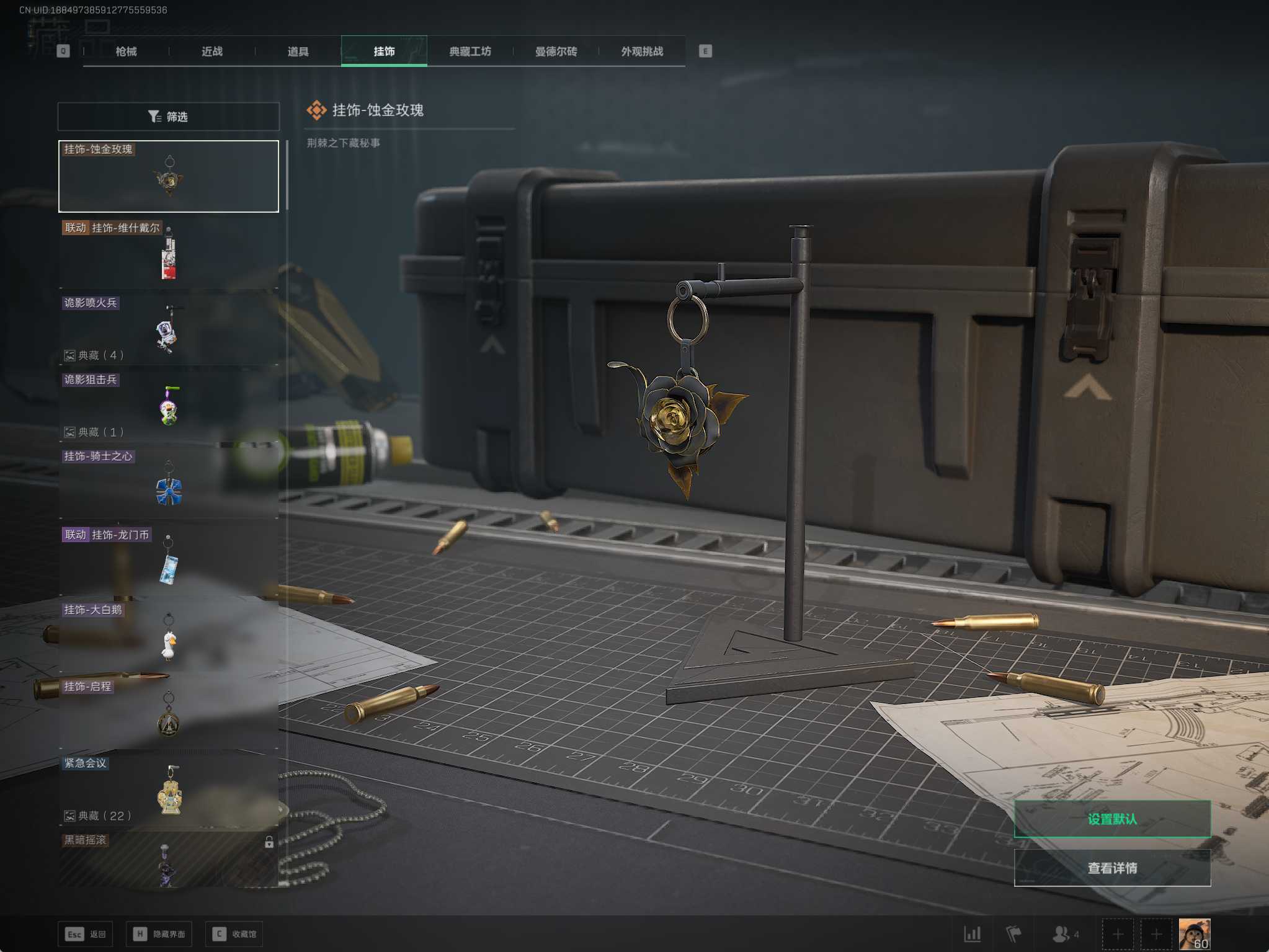Viewport: 1269px width, 952px height.
Task: Open the 筛选 filter button
Action: tap(168, 117)
